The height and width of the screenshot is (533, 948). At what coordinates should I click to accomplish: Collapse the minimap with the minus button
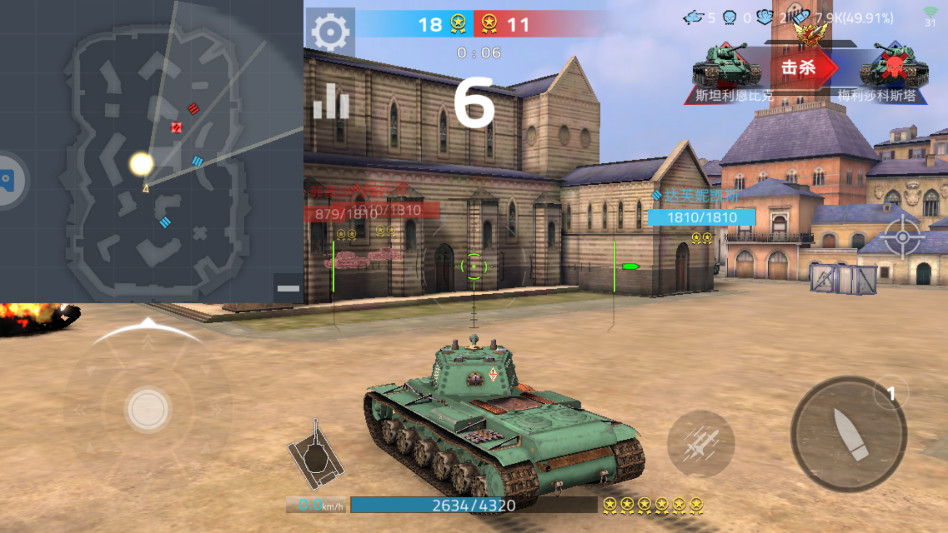click(288, 288)
